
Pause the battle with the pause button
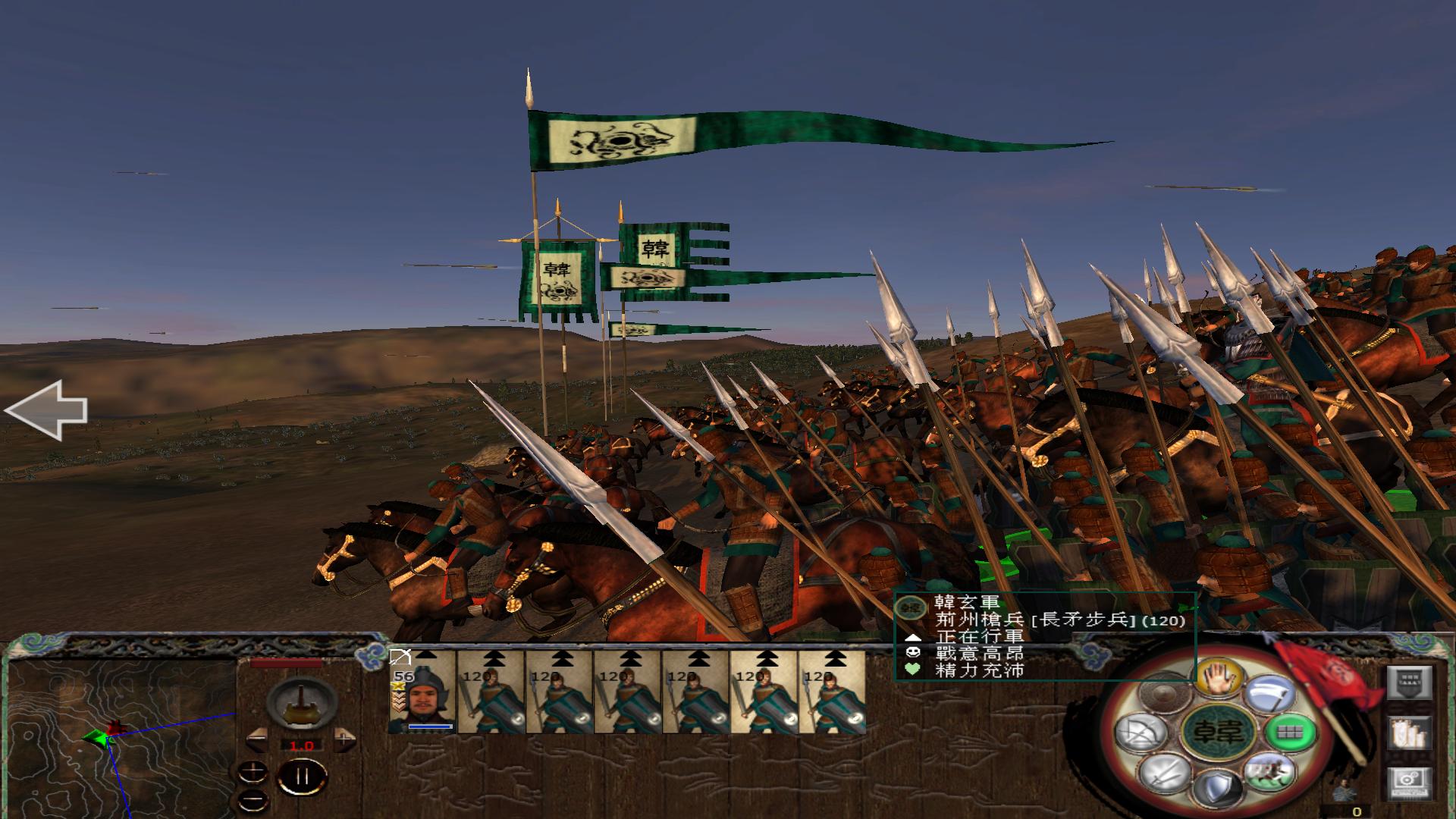302,776
